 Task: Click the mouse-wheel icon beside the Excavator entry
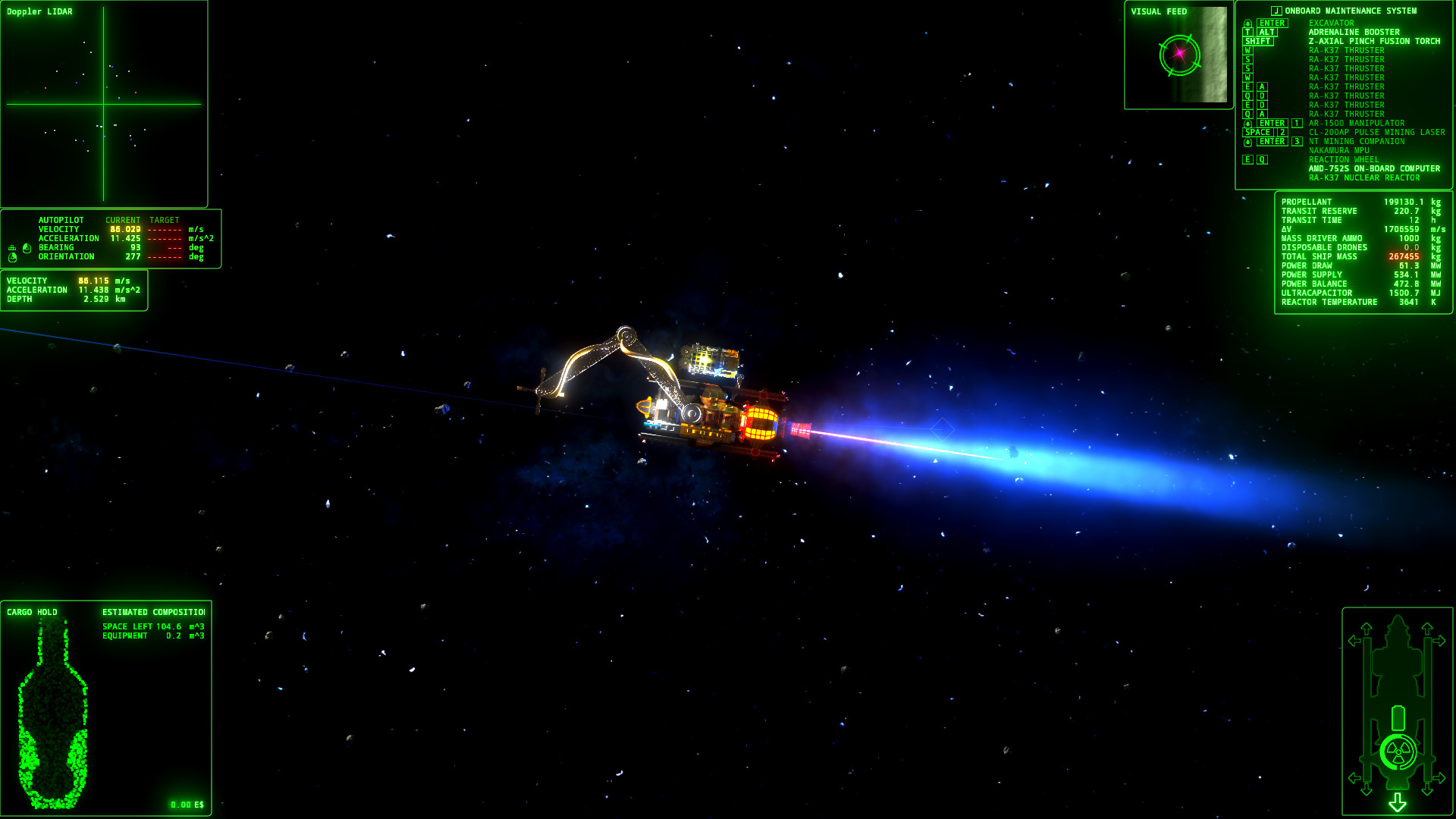[1248, 23]
